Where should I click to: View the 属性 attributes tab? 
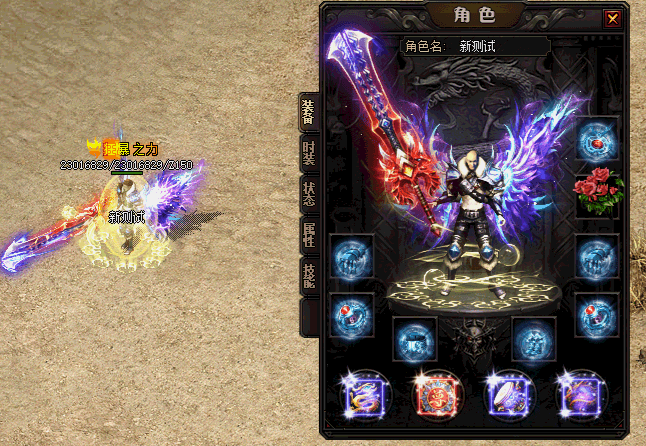[x=309, y=236]
